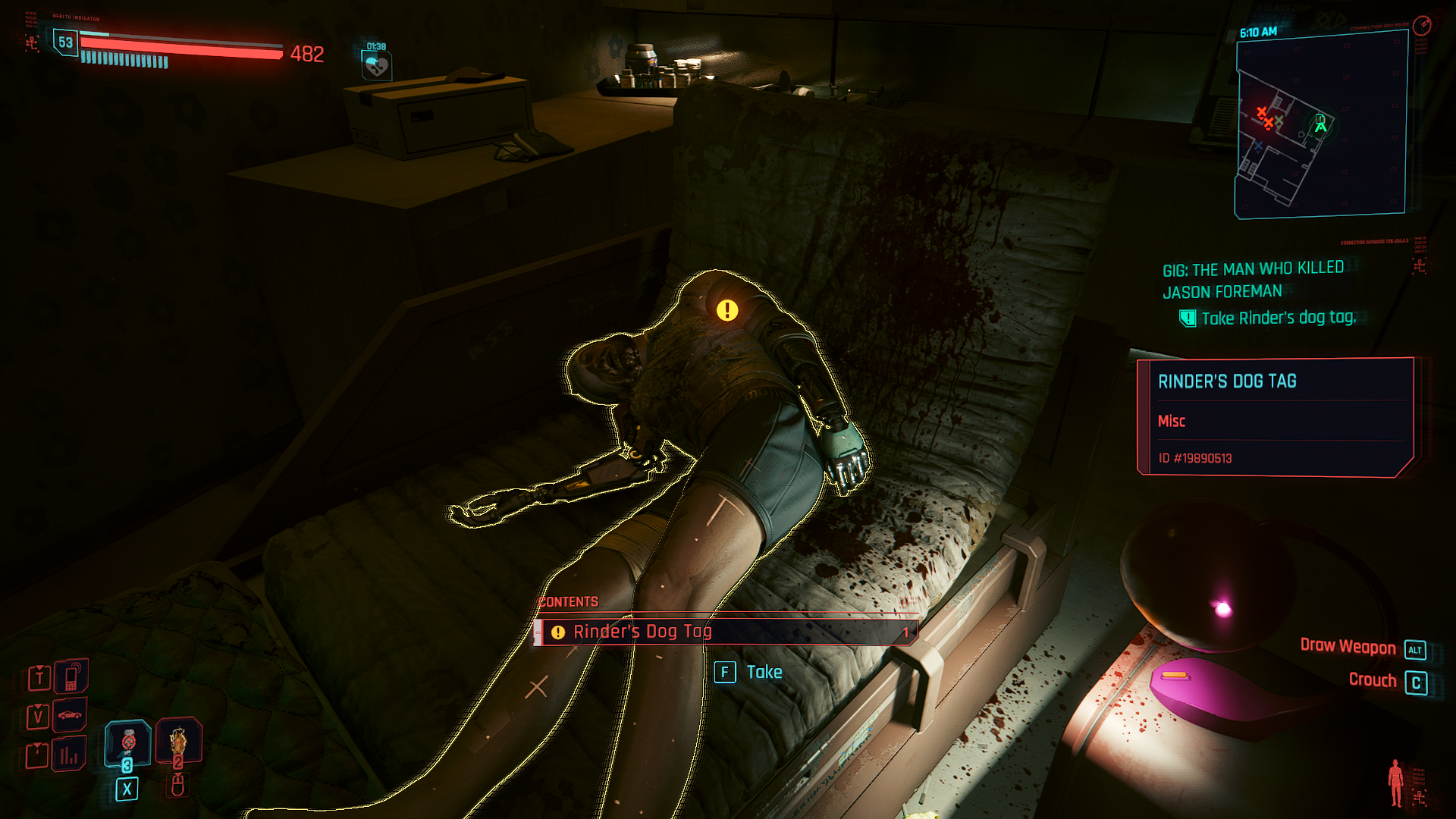Open the minimap
This screenshot has height=819, width=1456.
(x=1321, y=127)
